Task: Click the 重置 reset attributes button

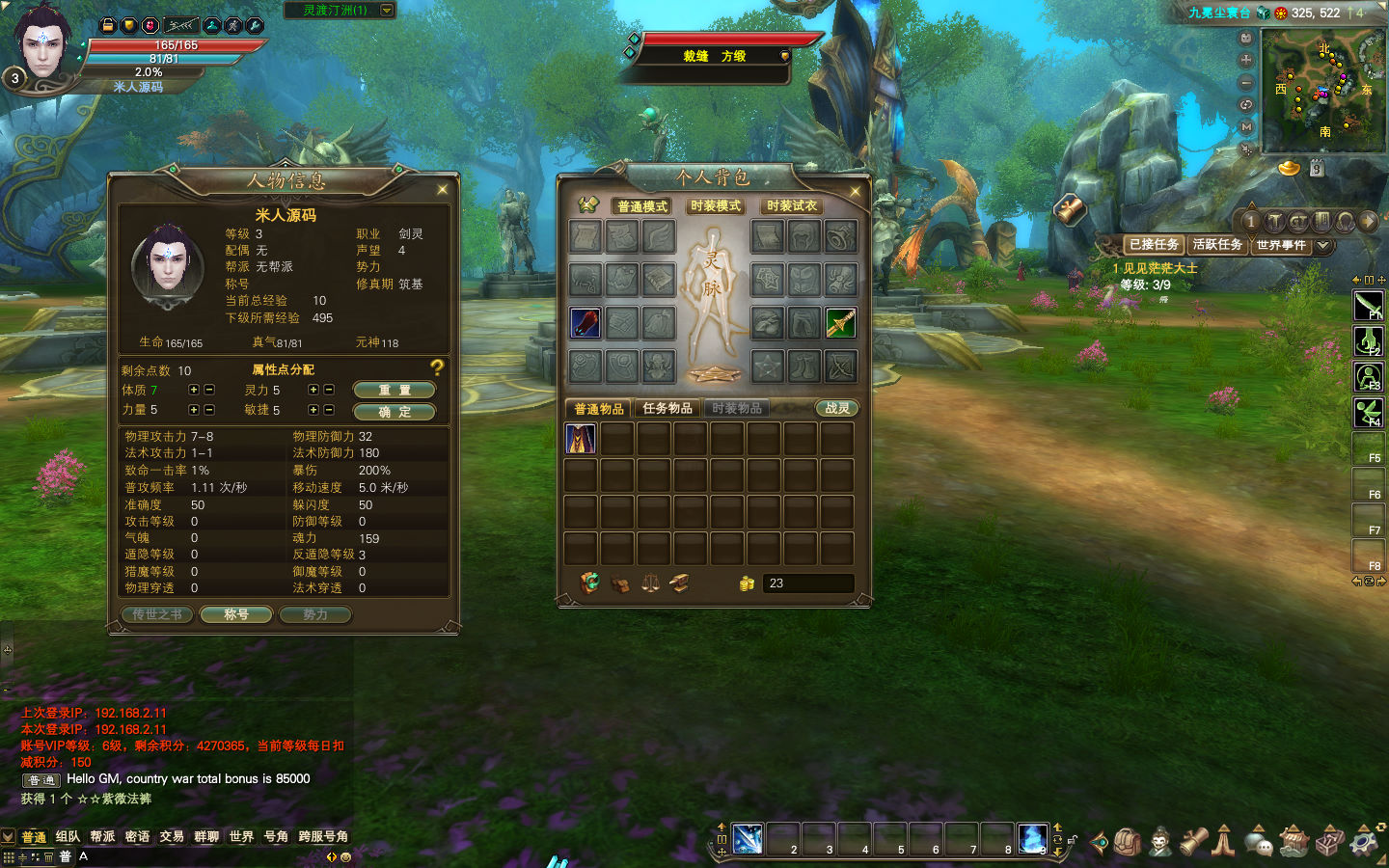Action: pos(394,390)
